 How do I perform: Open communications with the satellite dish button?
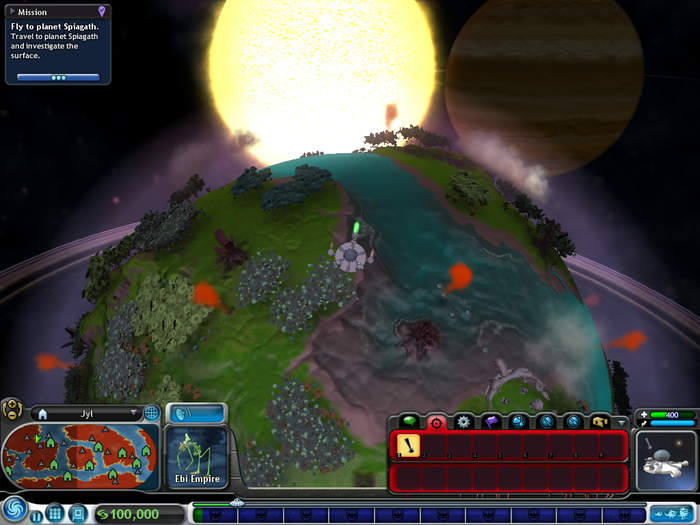(196, 412)
